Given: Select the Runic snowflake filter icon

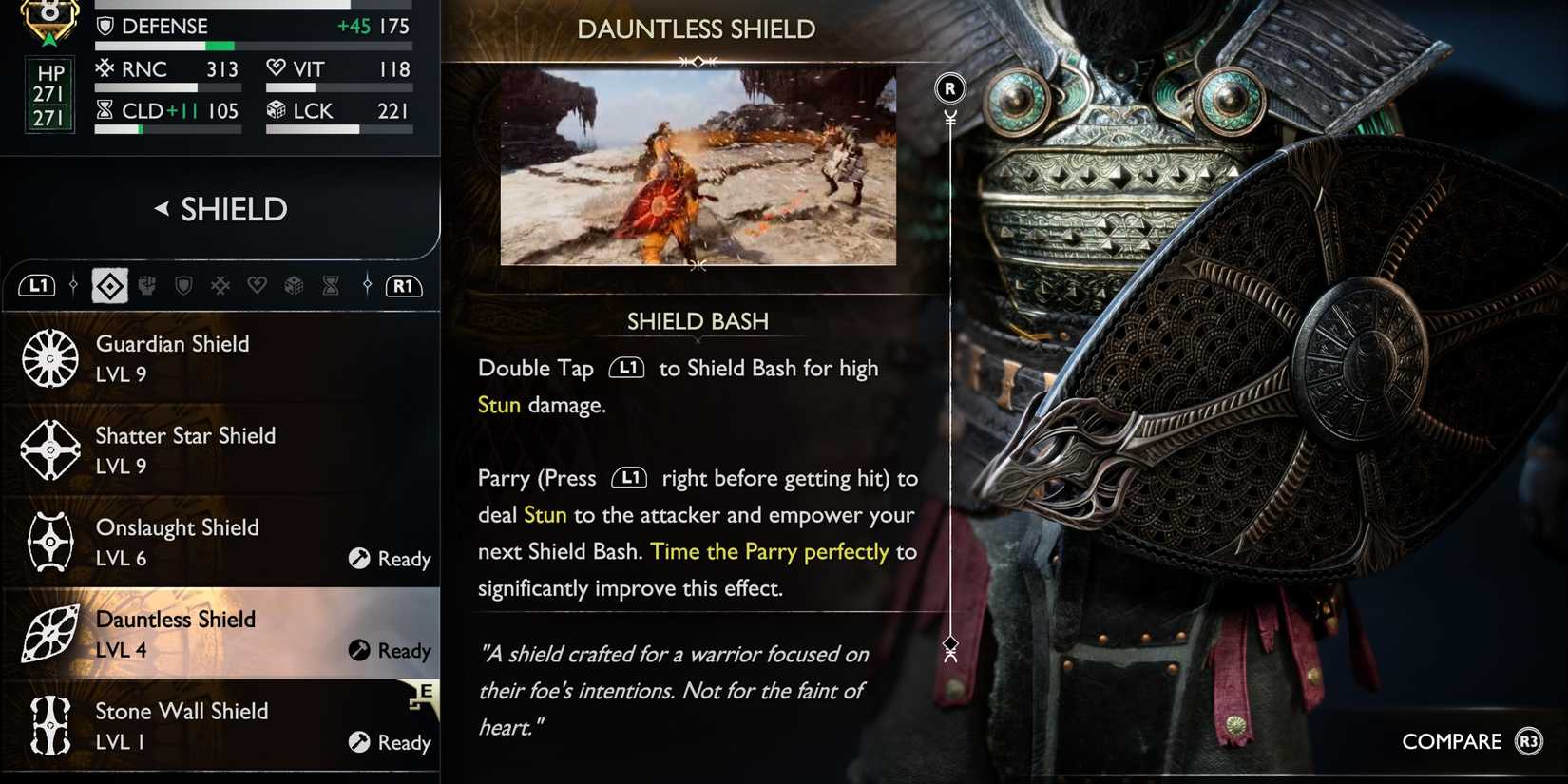Looking at the screenshot, I should tap(220, 285).
